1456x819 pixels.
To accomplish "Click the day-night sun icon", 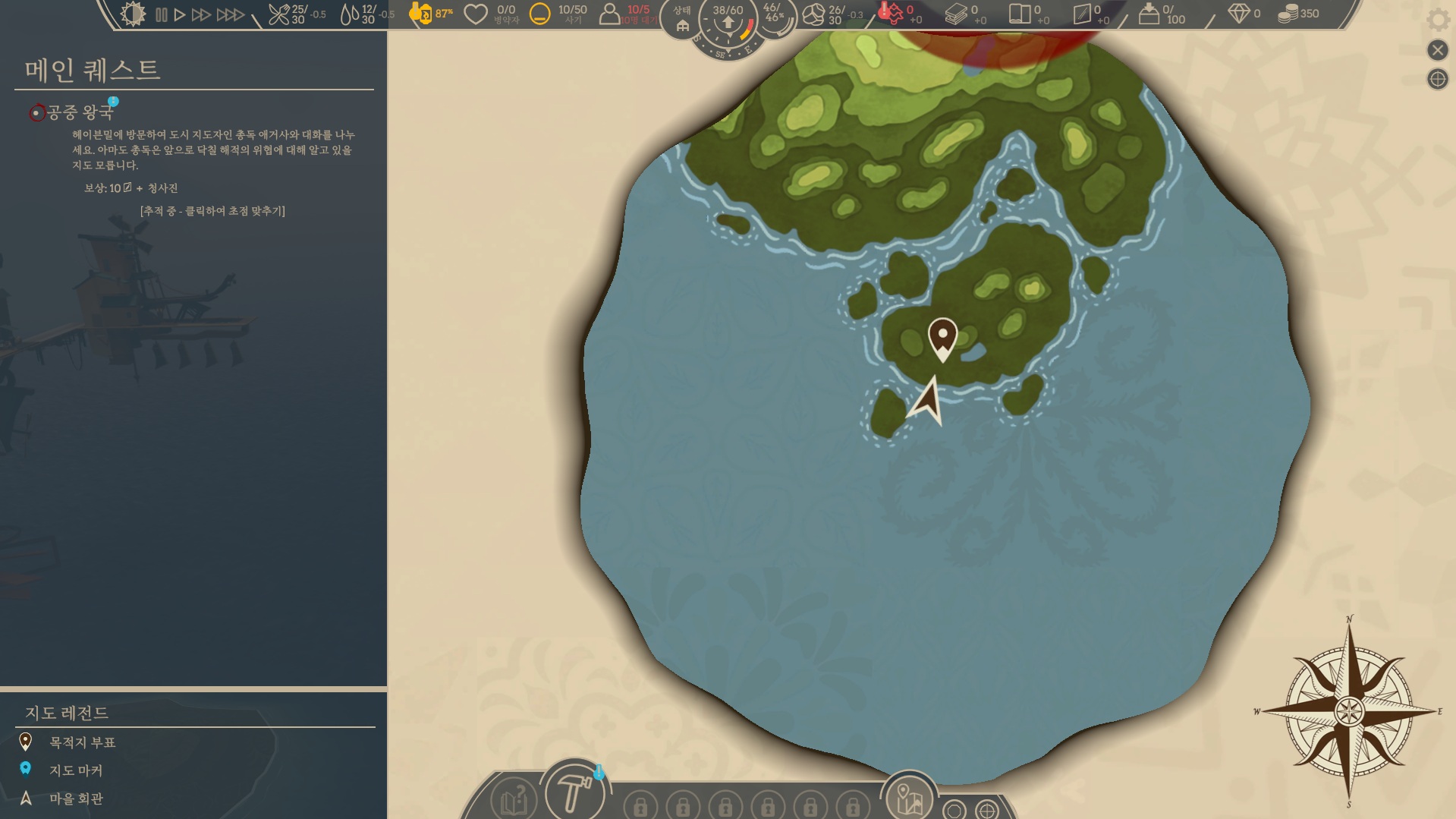I will 133,14.
